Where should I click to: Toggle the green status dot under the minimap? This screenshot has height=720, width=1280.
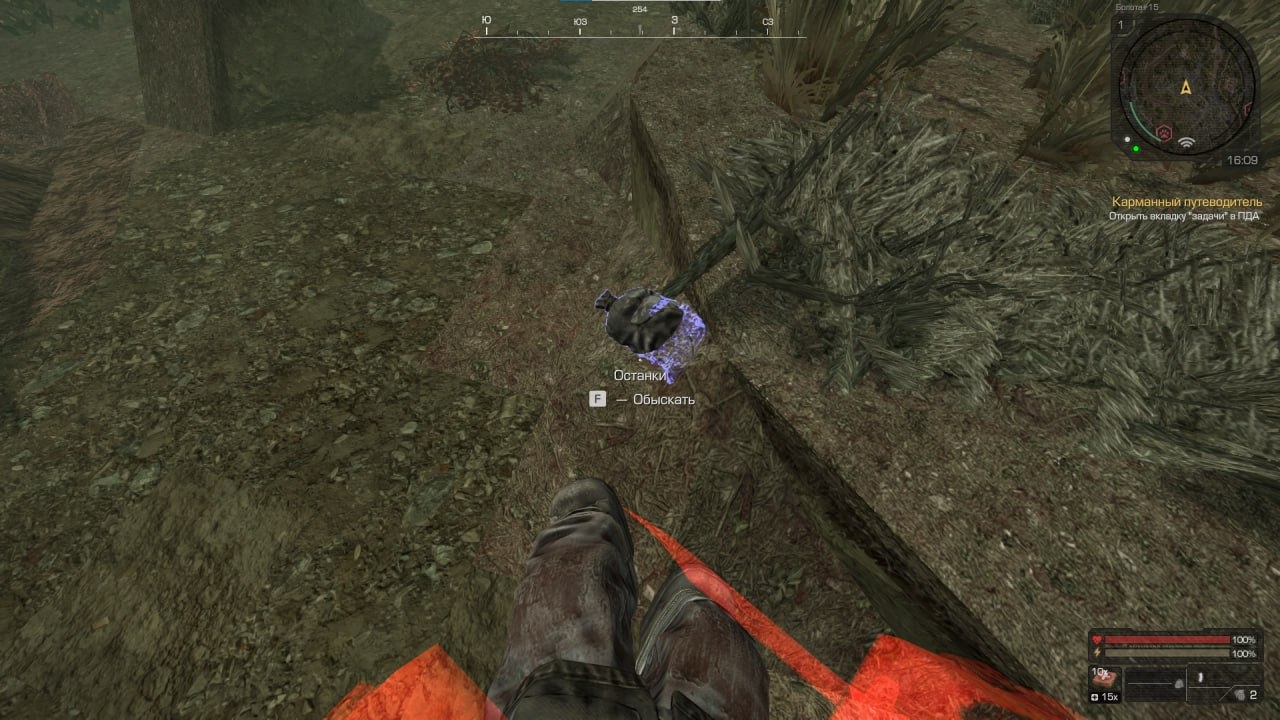(x=1136, y=148)
